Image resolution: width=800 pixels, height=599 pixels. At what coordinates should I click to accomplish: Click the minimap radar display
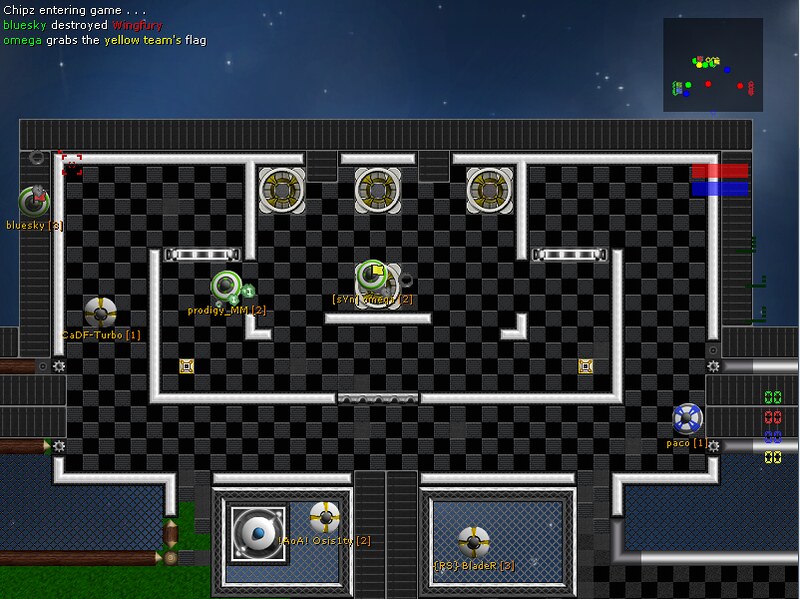pos(711,64)
